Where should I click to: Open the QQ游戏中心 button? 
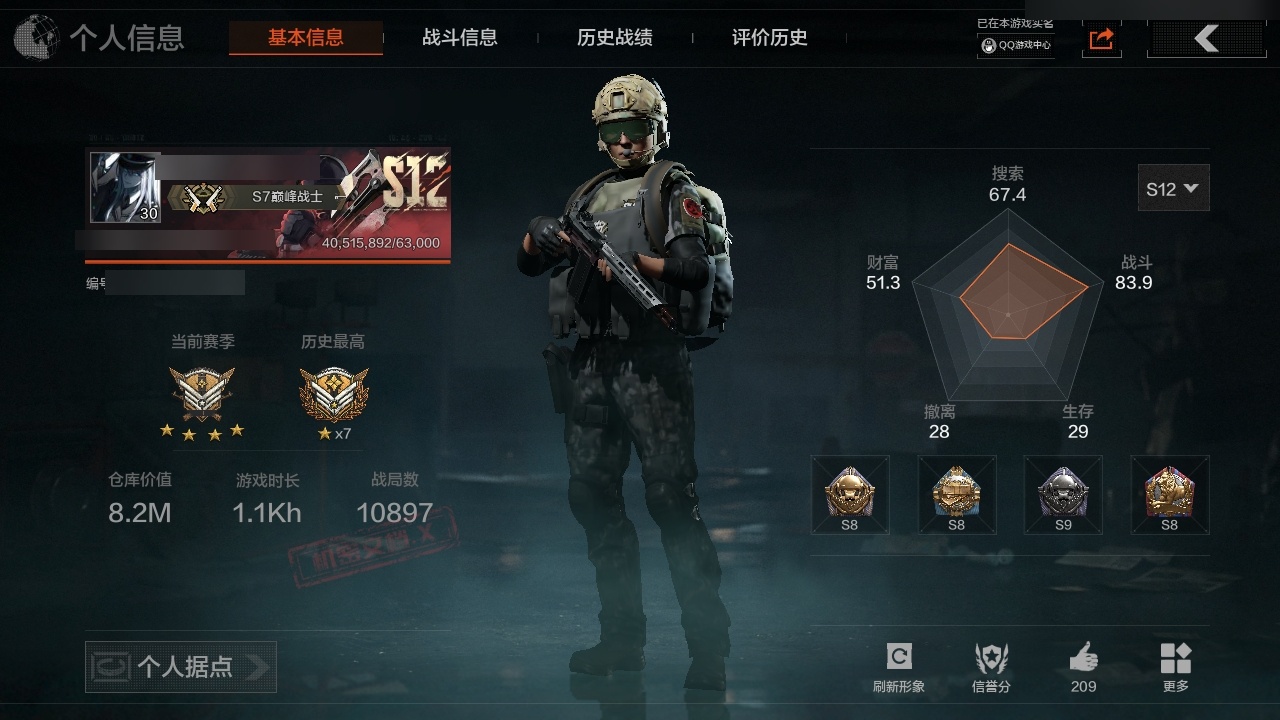click(1015, 45)
